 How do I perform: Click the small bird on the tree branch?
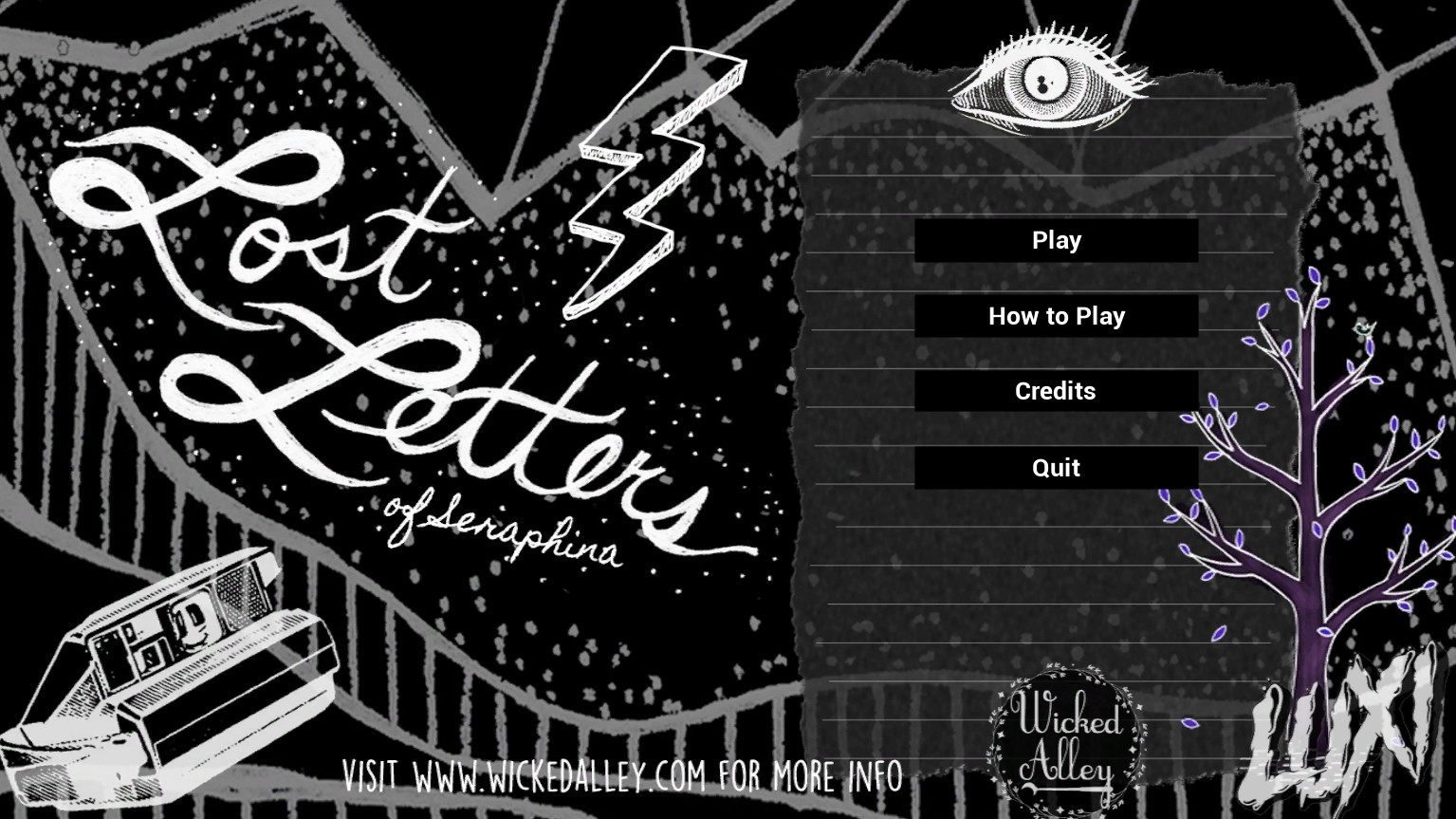click(x=1363, y=328)
